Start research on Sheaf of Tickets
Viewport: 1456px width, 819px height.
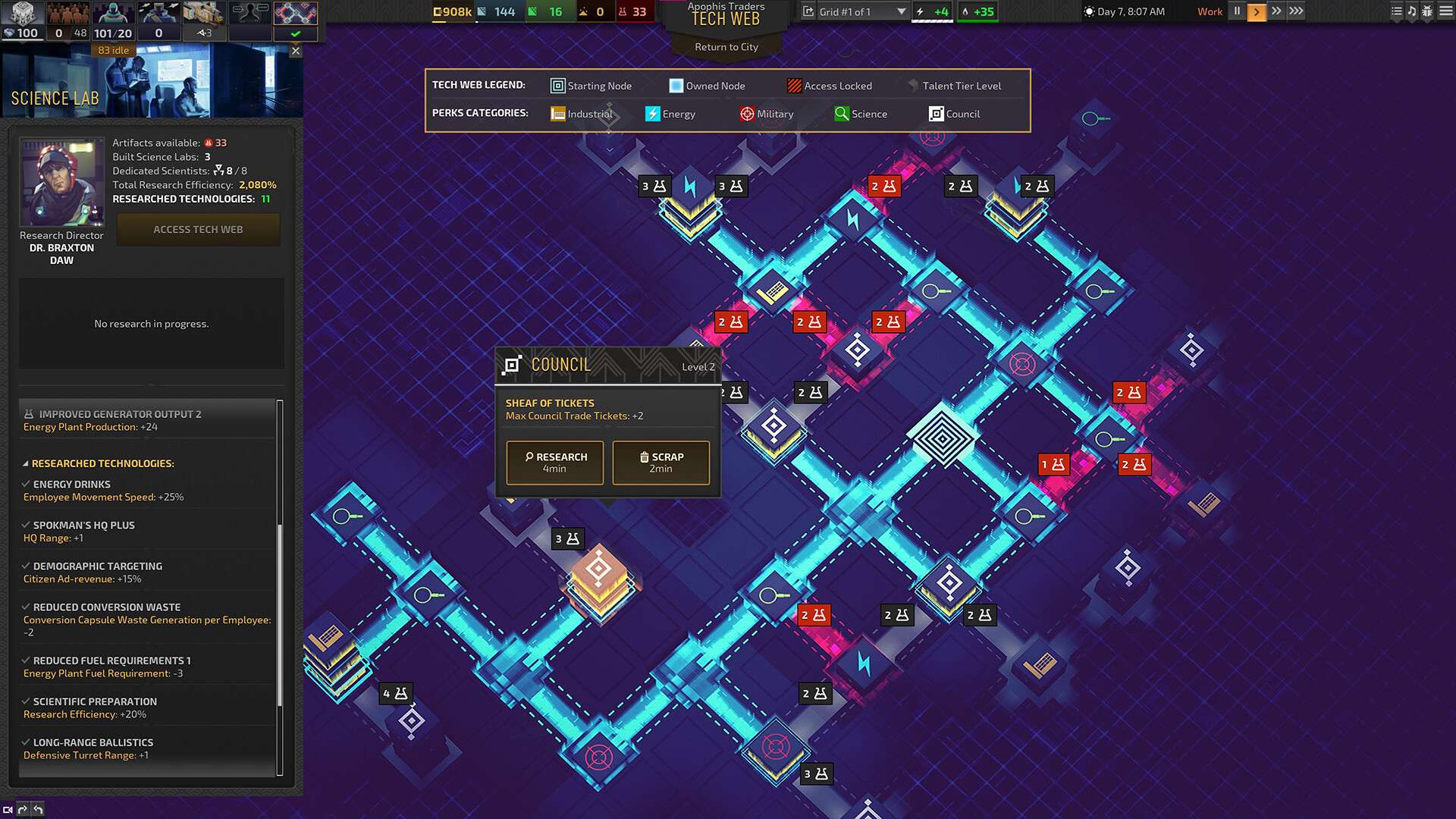click(x=554, y=463)
